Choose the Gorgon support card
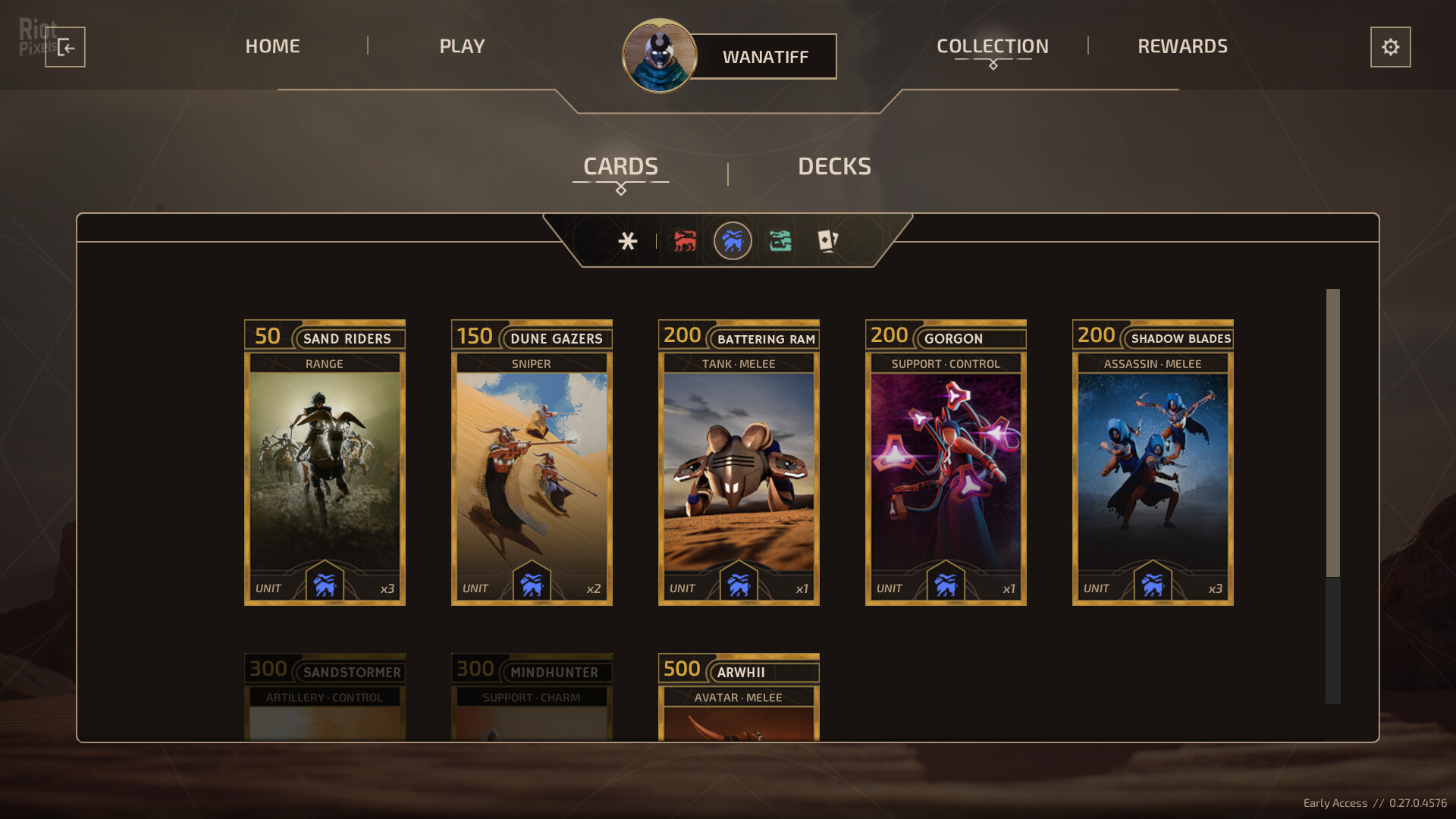The width and height of the screenshot is (1456, 819). click(946, 463)
